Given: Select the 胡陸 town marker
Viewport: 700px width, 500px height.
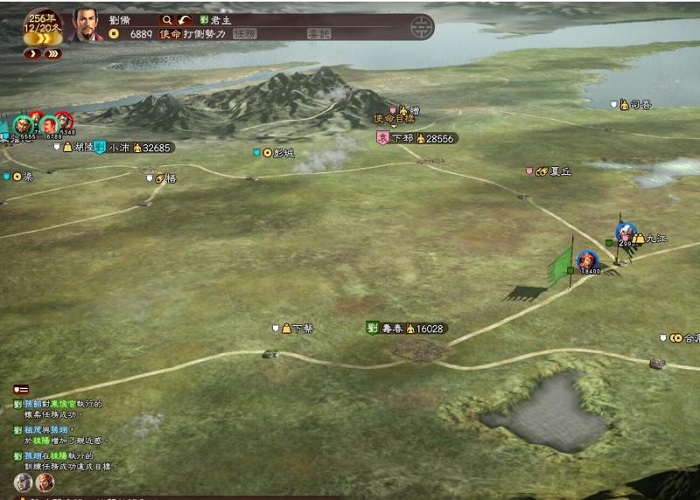Looking at the screenshot, I should (x=83, y=147).
